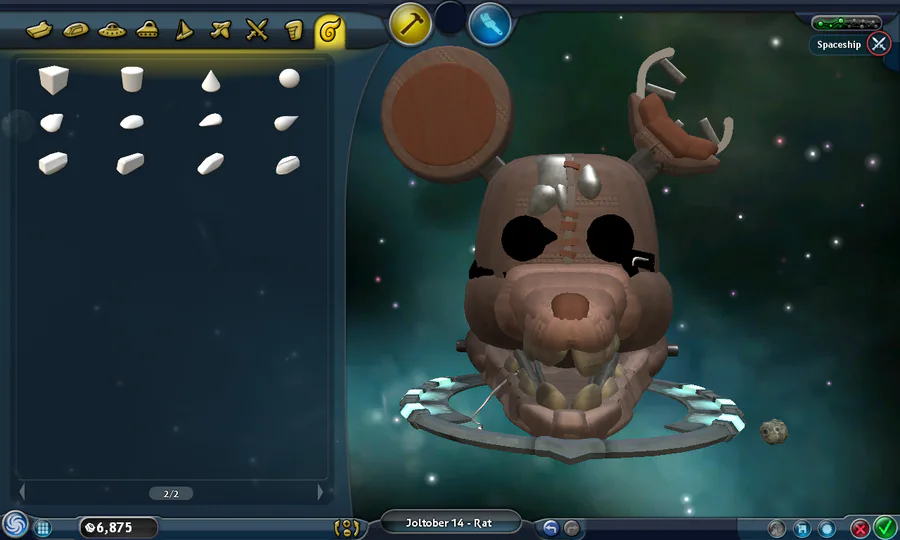Open the flying saucer parts tab
The height and width of the screenshot is (540, 900).
(x=110, y=30)
